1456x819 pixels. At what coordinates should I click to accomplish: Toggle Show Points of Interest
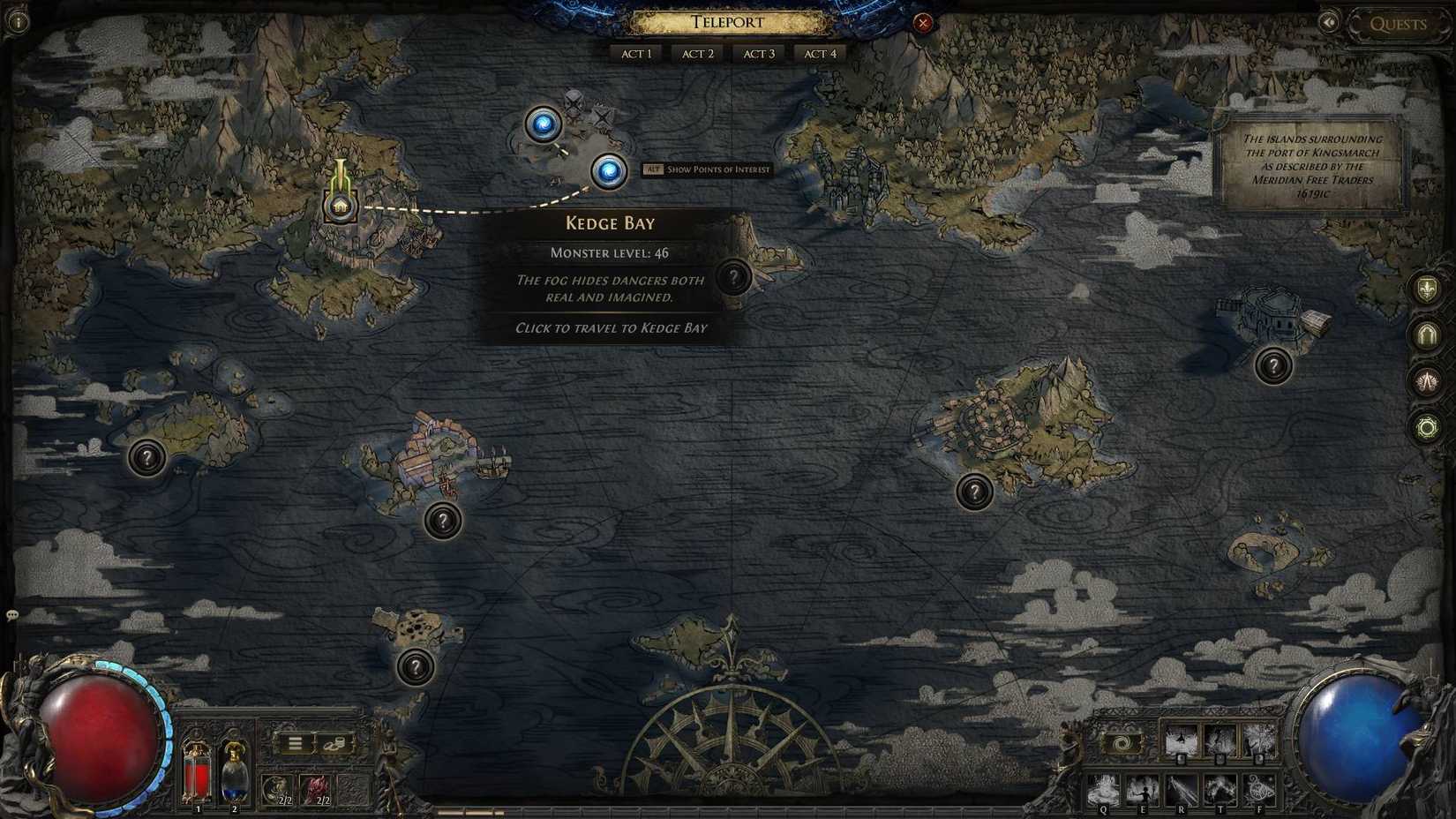click(706, 169)
